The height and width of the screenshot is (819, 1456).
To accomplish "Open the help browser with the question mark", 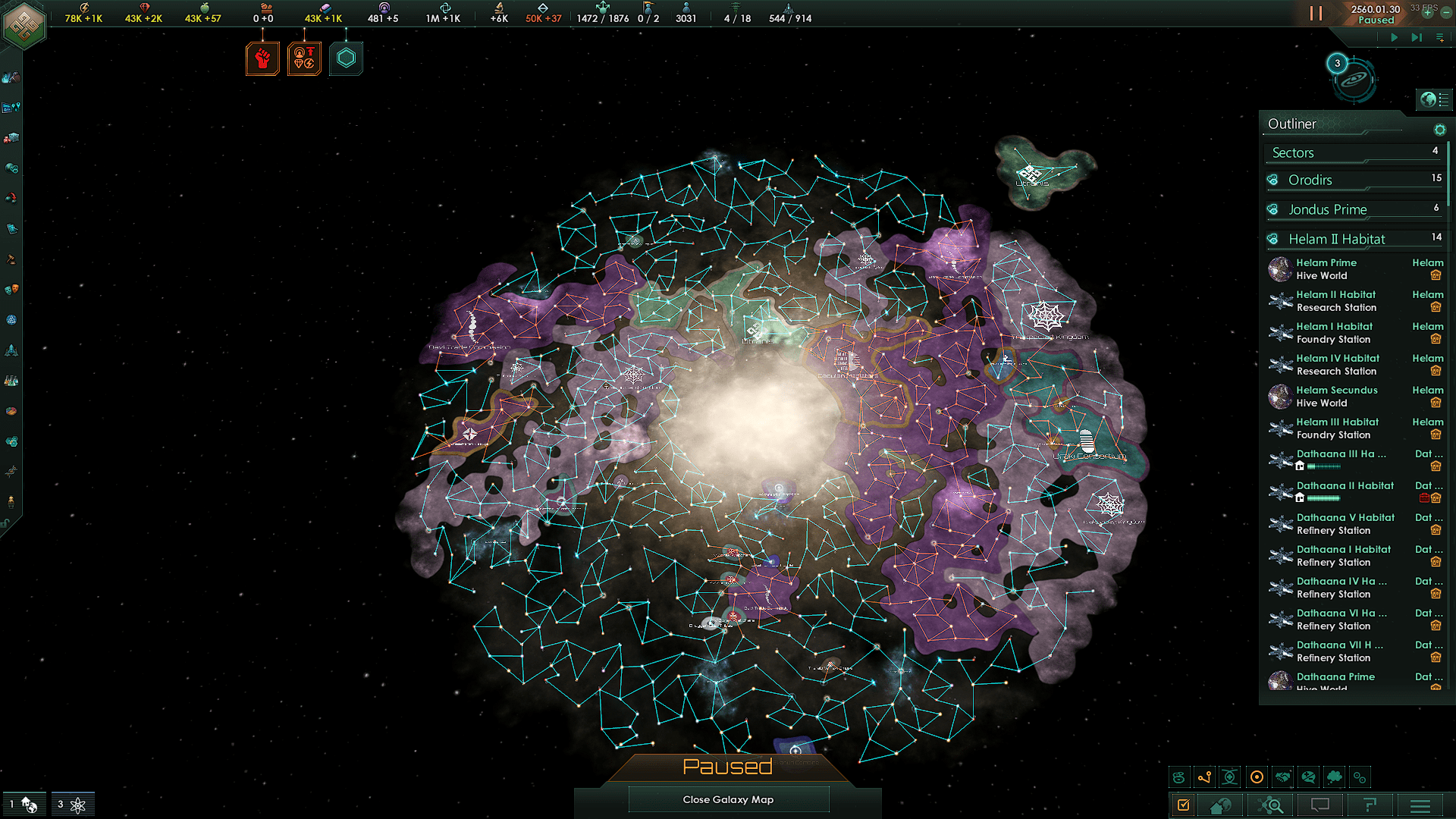I will tap(1370, 805).
